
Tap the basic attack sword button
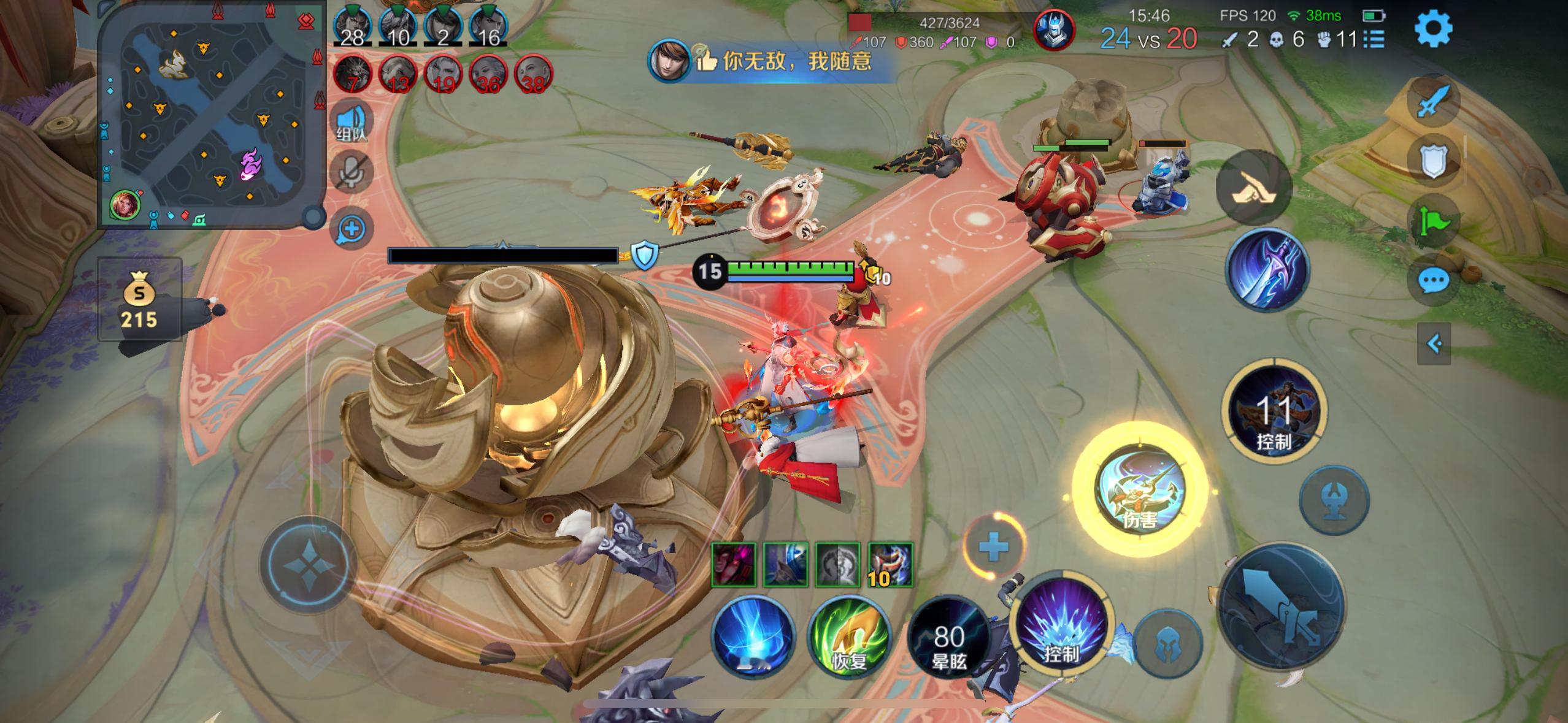(x=1282, y=605)
